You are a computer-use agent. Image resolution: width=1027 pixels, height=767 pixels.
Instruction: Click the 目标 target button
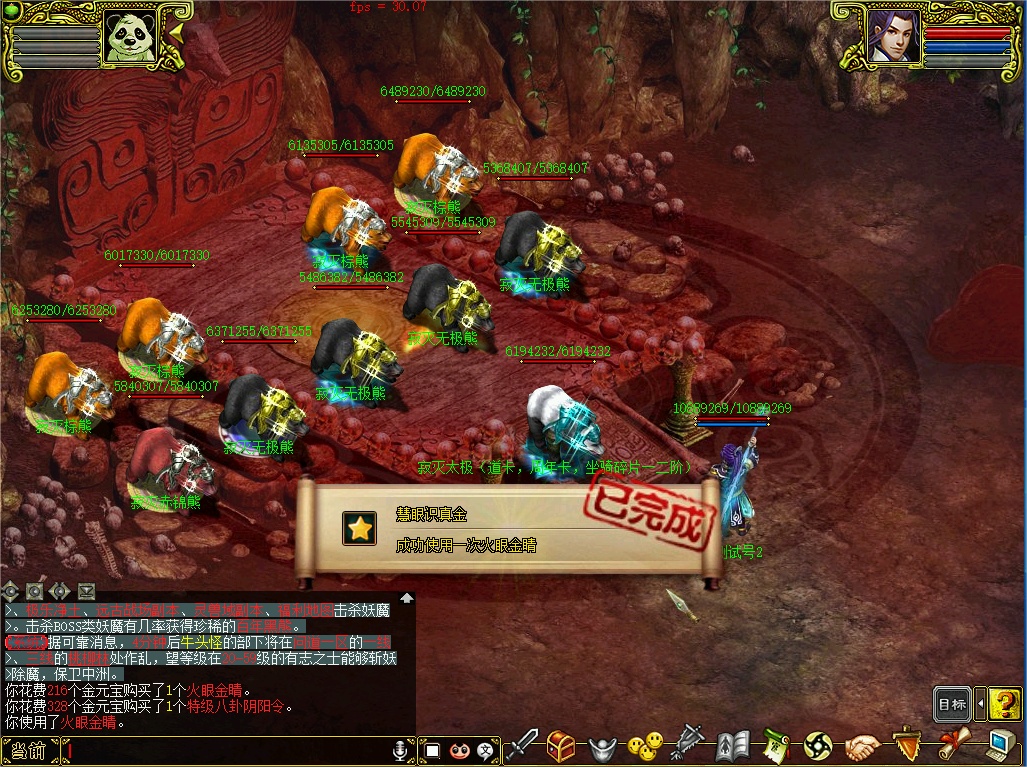coord(952,704)
